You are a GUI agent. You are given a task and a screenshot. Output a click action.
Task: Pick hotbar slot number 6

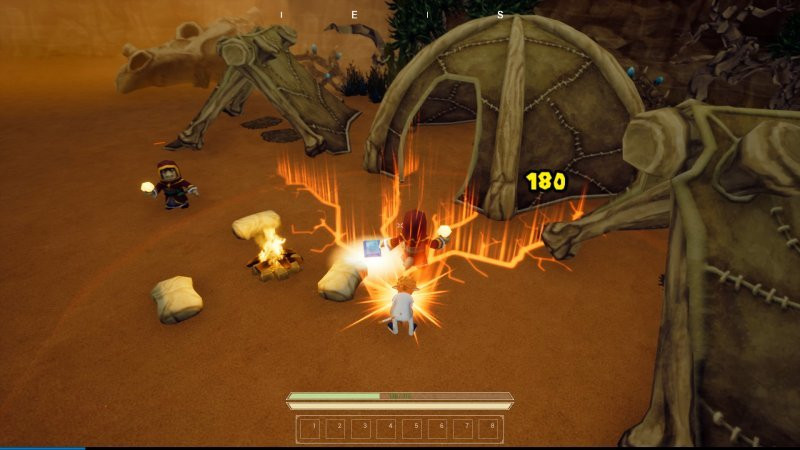pos(438,429)
